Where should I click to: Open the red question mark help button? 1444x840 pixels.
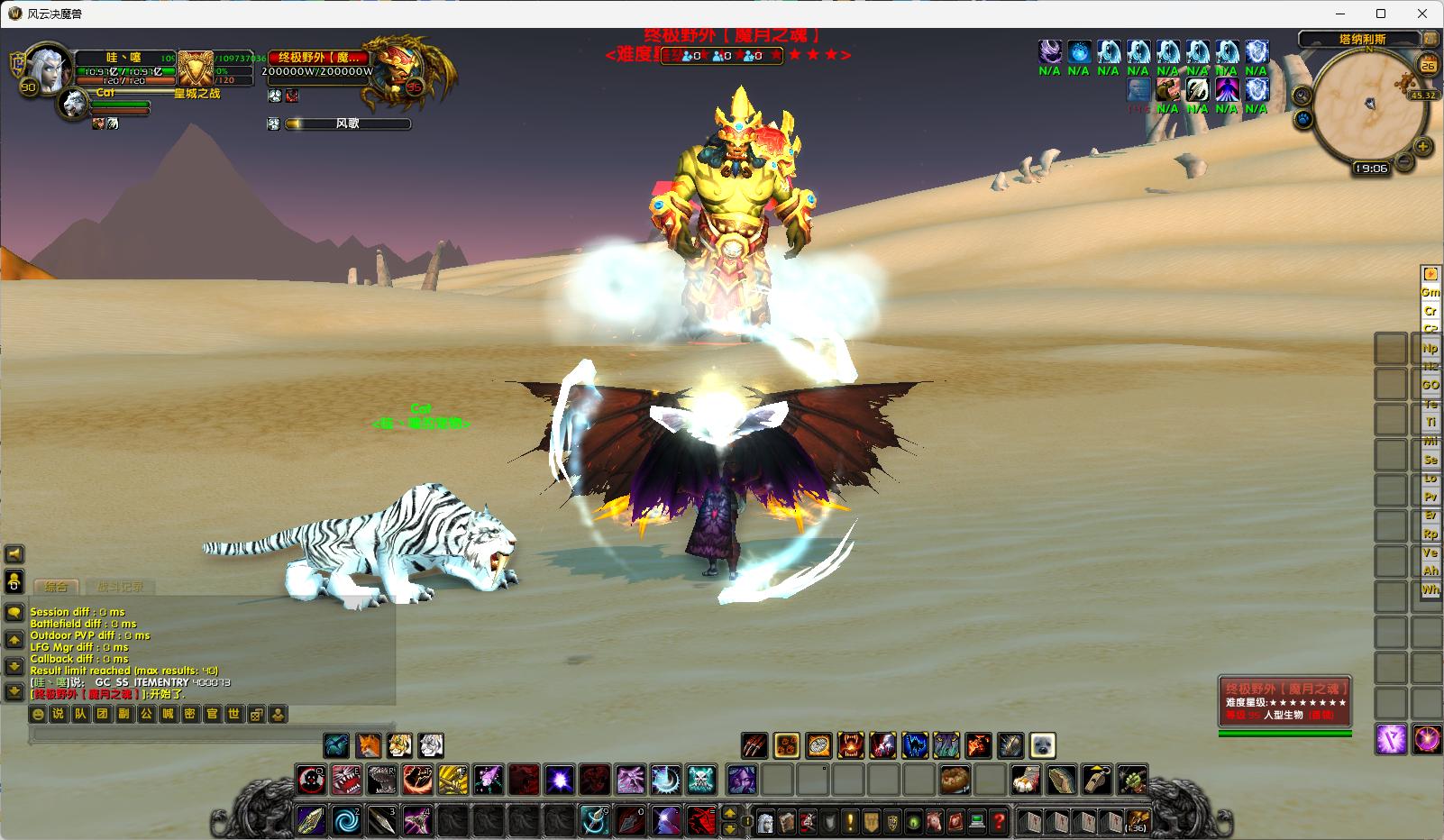pyautogui.click(x=999, y=821)
